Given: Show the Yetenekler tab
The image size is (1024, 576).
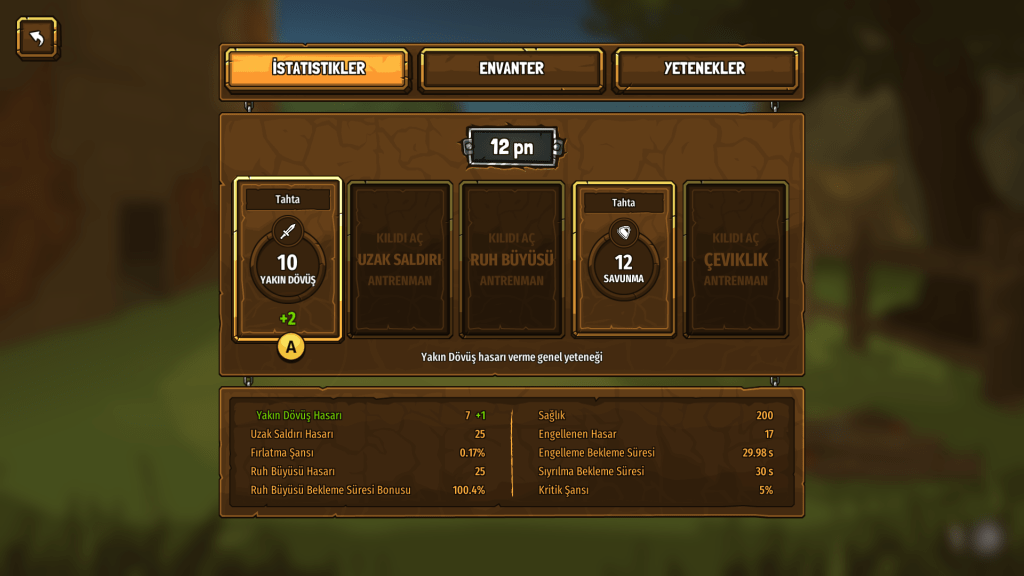Looking at the screenshot, I should coord(705,69).
